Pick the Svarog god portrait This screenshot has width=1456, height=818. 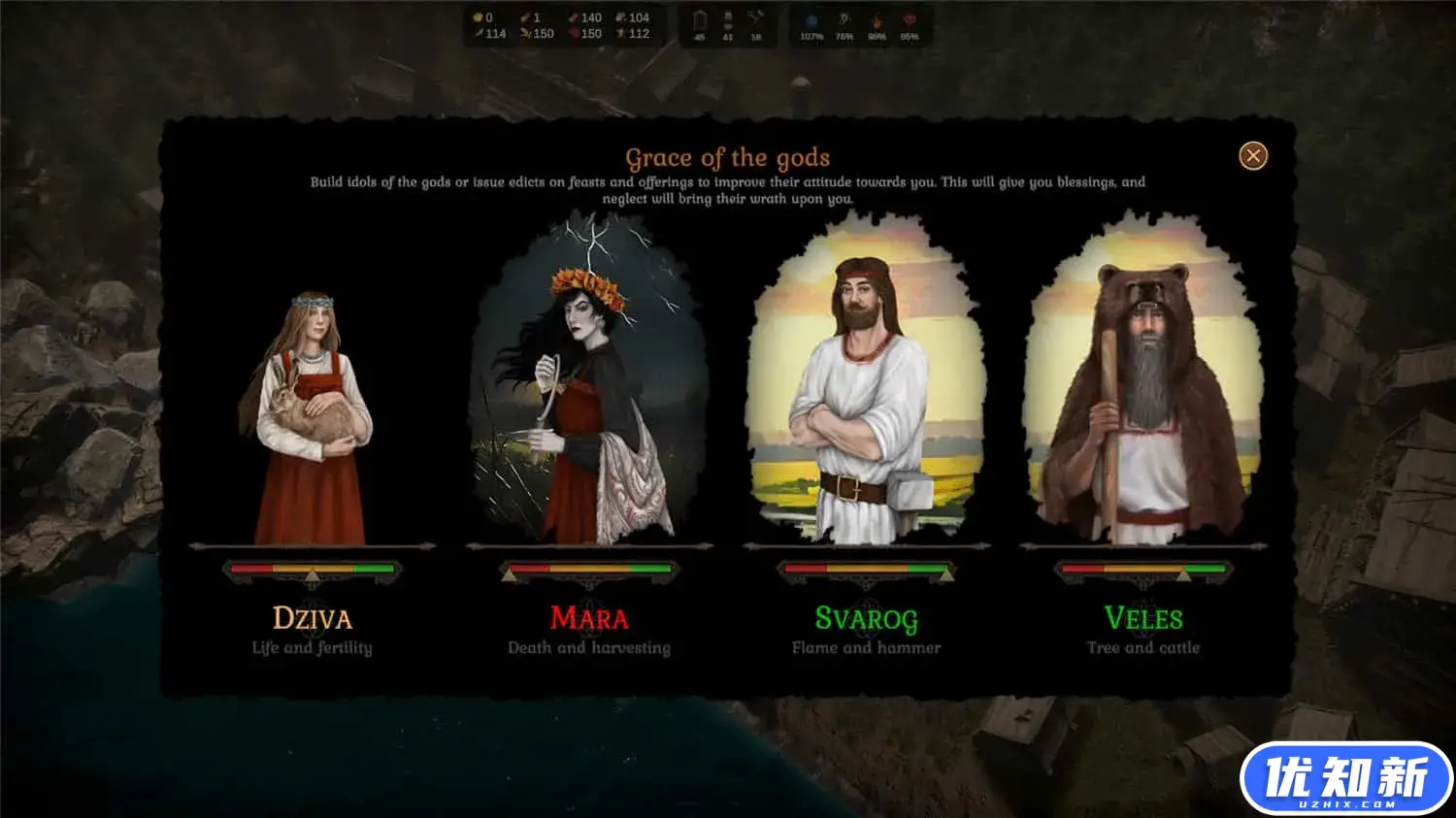pos(866,388)
